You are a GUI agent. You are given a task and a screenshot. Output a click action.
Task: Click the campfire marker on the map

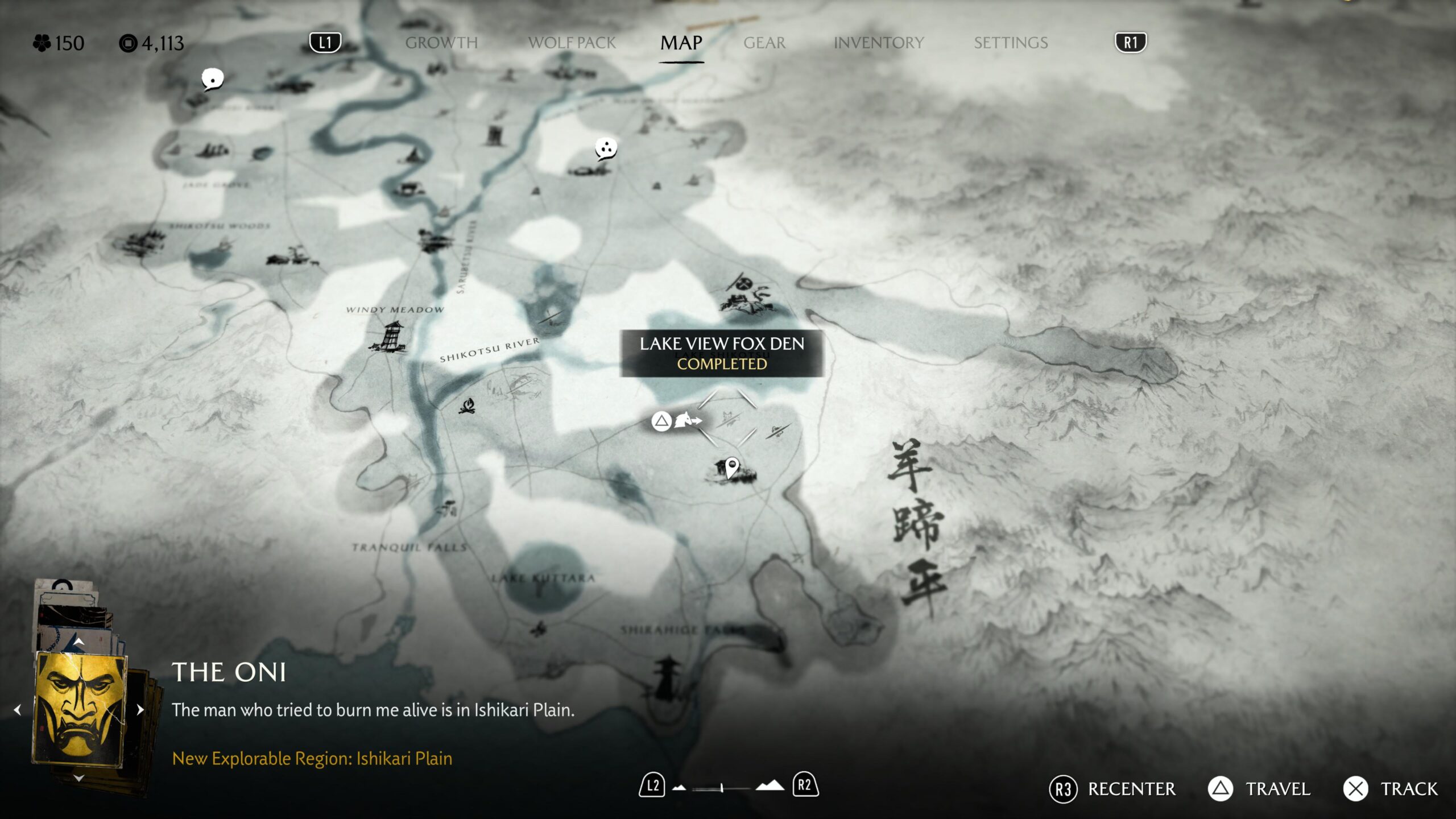pos(467,406)
